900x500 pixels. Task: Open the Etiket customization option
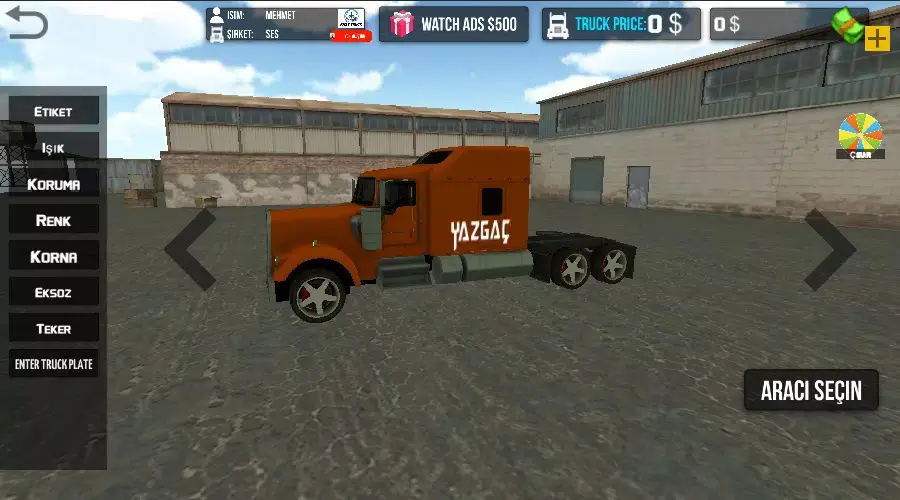[x=54, y=111]
